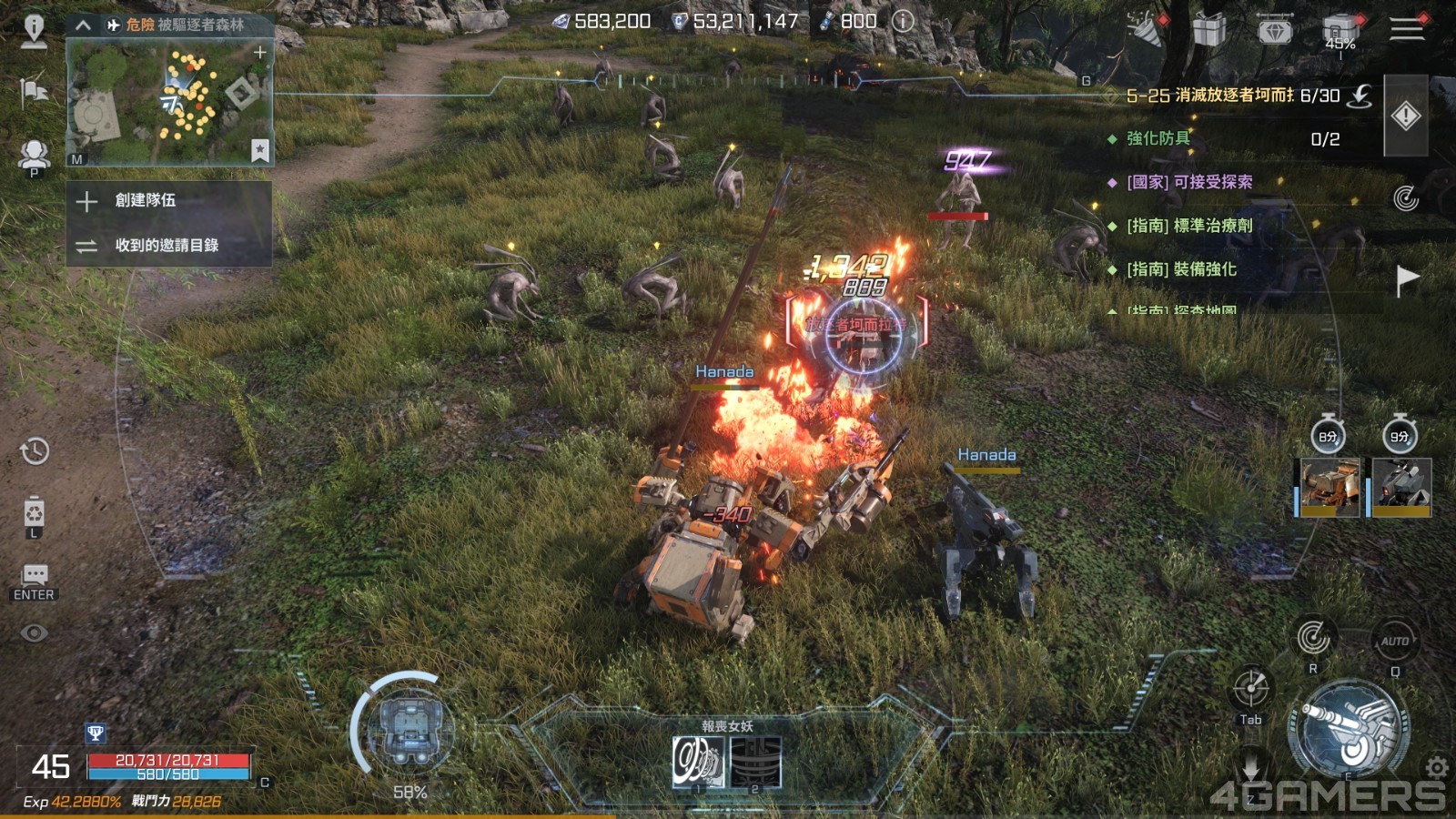Image resolution: width=1456 pixels, height=819 pixels.
Task: Click the white flag icon
Action: click(1407, 280)
